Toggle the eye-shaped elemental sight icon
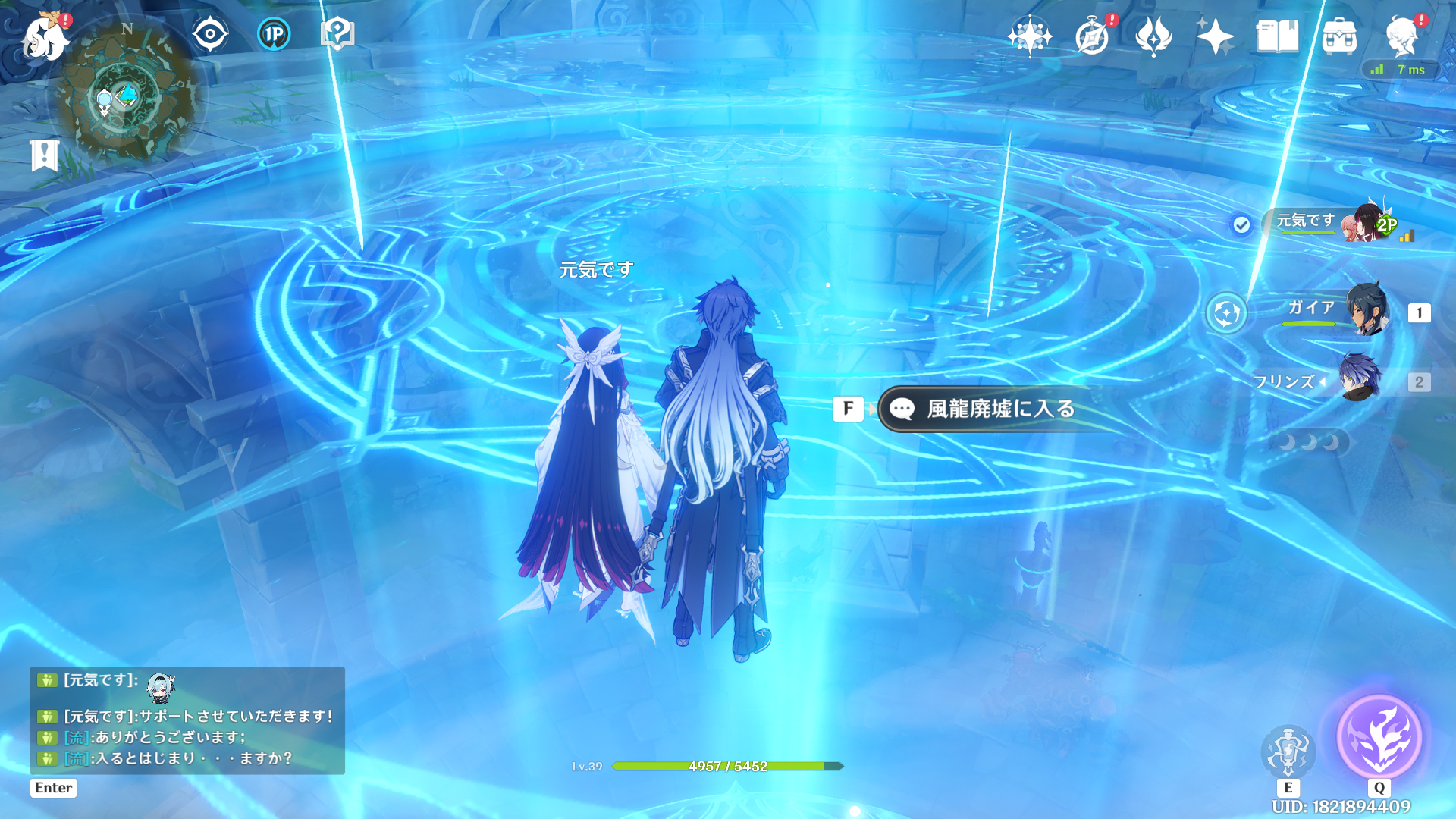Viewport: 1456px width, 819px height. (x=210, y=34)
